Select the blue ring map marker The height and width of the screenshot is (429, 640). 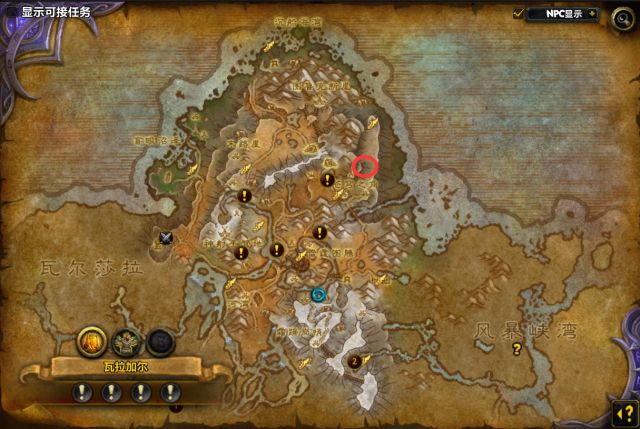click(319, 294)
